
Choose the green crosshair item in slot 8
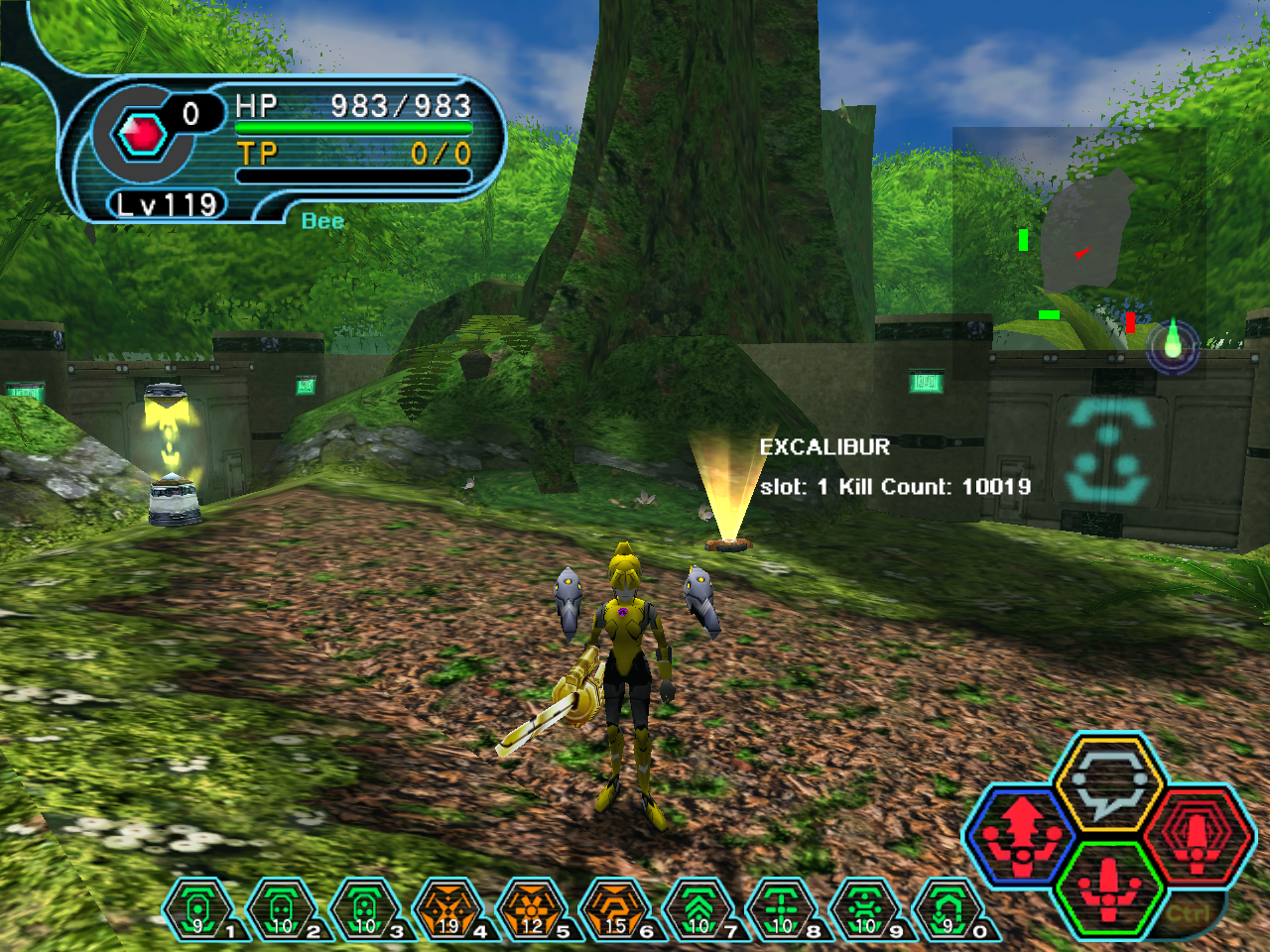tap(782, 908)
